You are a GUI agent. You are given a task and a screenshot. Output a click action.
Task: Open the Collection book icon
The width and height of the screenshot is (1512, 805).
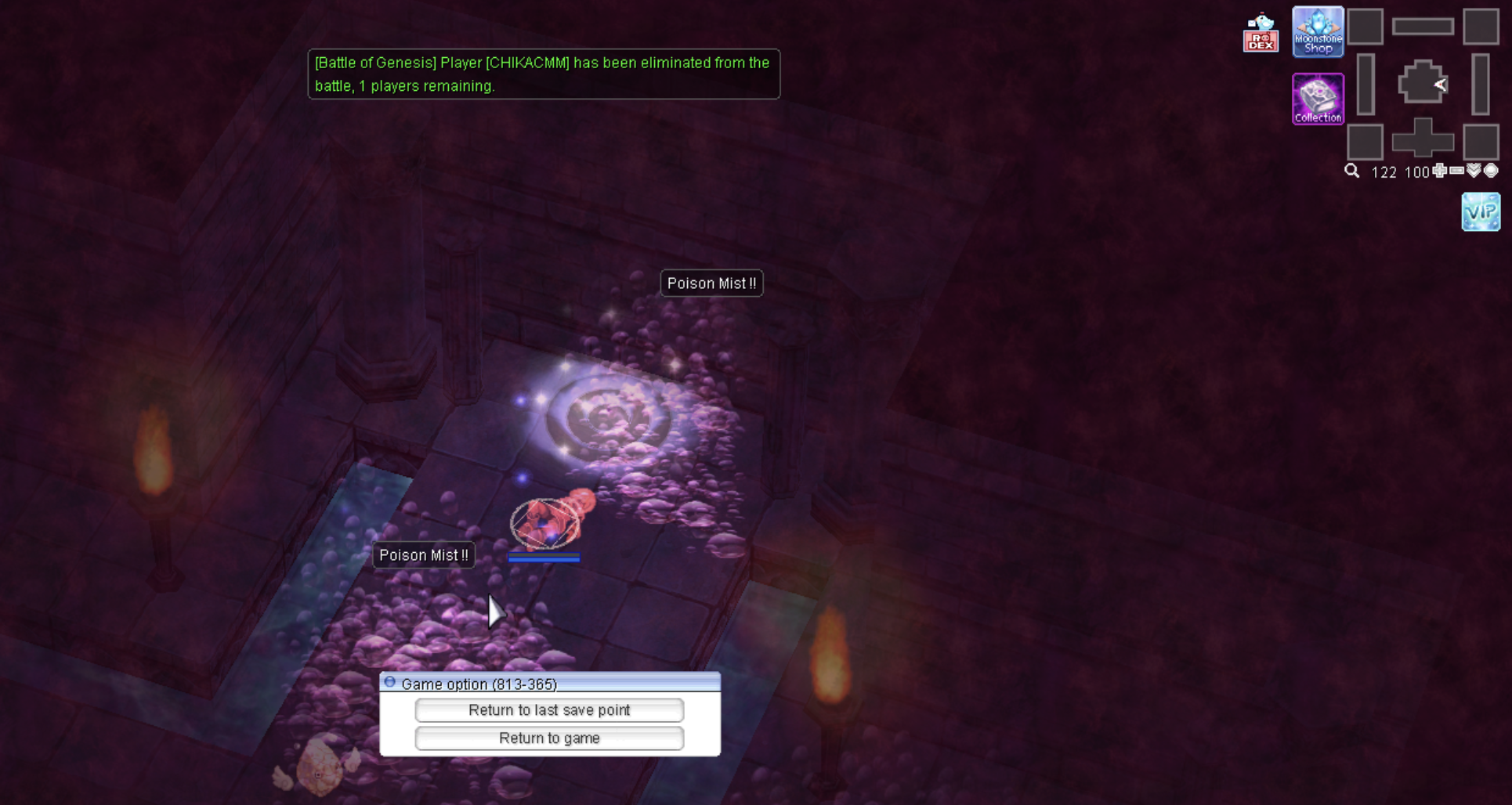pyautogui.click(x=1318, y=99)
